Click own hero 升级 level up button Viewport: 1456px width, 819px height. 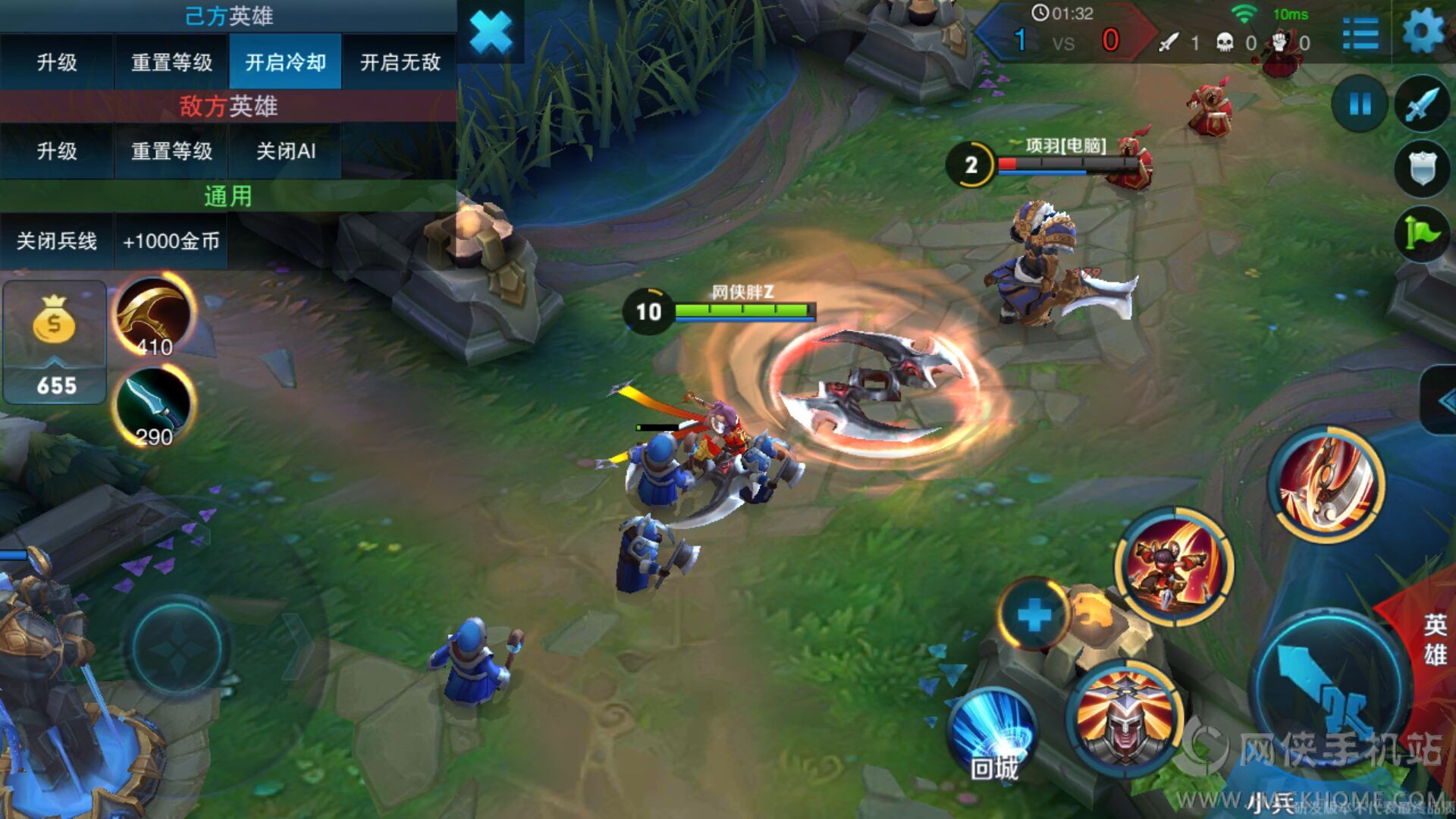click(57, 62)
